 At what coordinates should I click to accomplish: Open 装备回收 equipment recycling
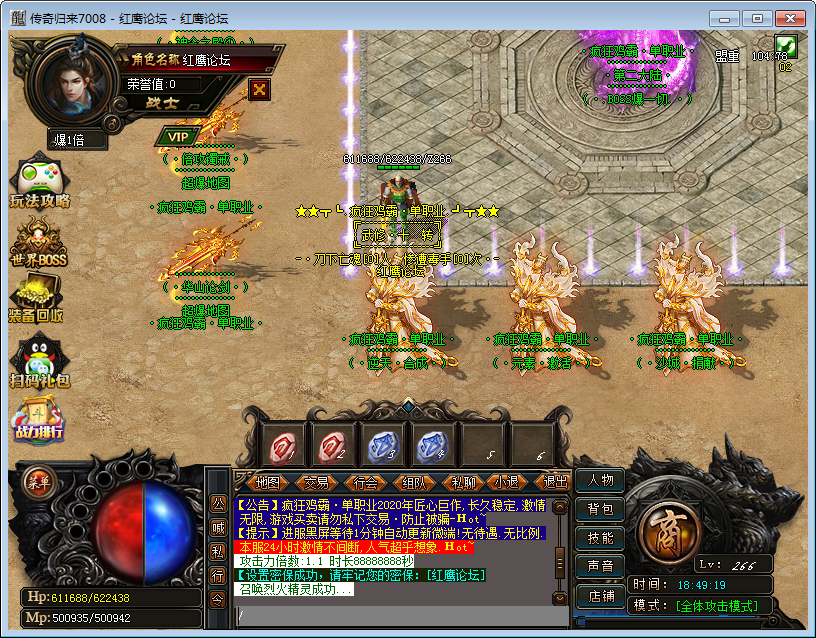tap(37, 299)
